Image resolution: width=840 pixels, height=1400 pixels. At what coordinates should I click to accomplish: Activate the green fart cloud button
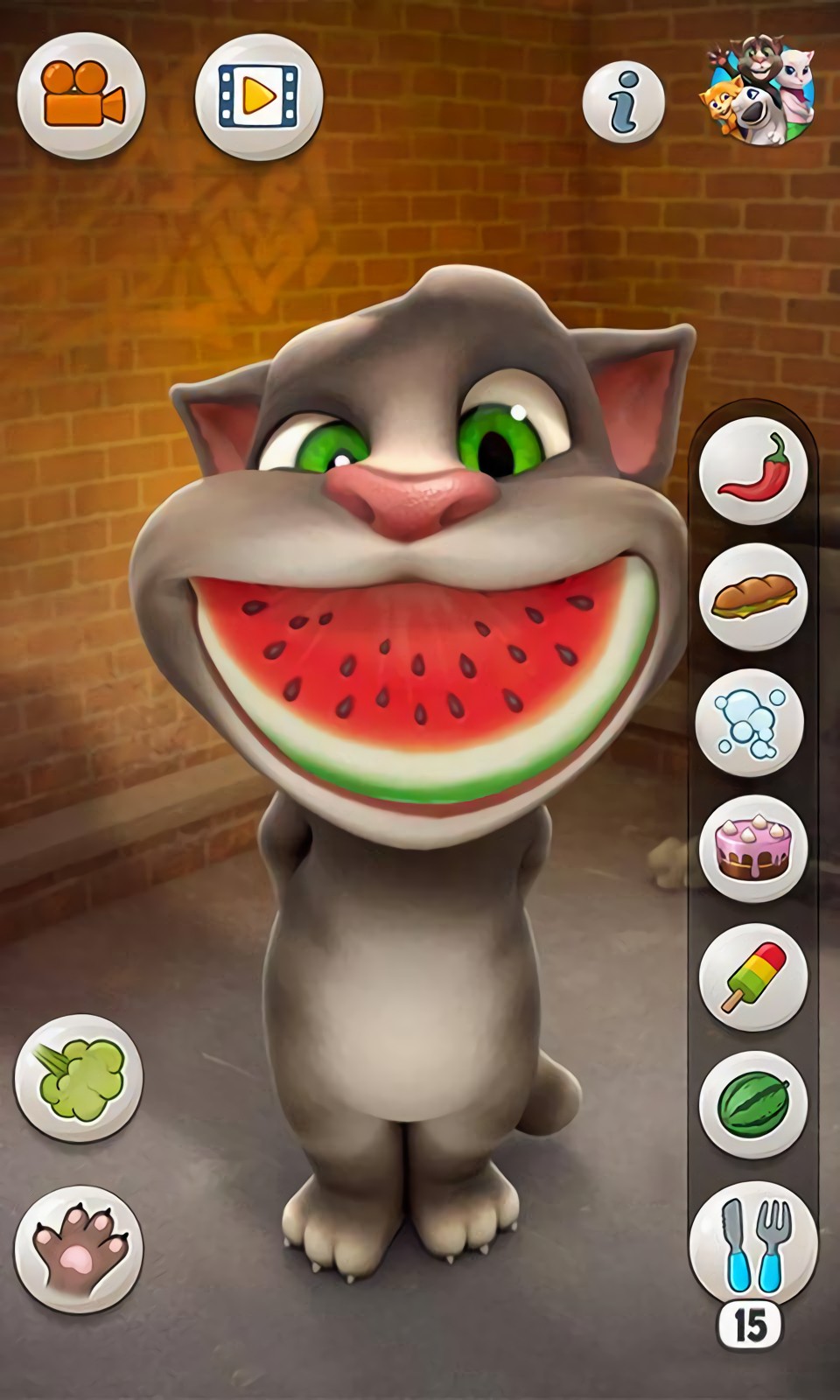pyautogui.click(x=78, y=1077)
